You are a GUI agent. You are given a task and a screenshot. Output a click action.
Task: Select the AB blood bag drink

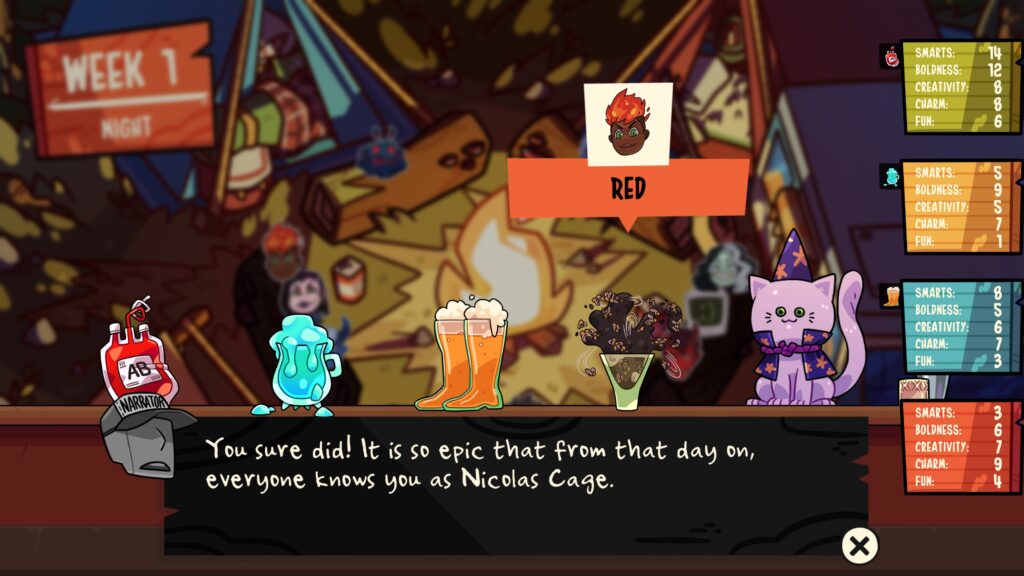[138, 362]
